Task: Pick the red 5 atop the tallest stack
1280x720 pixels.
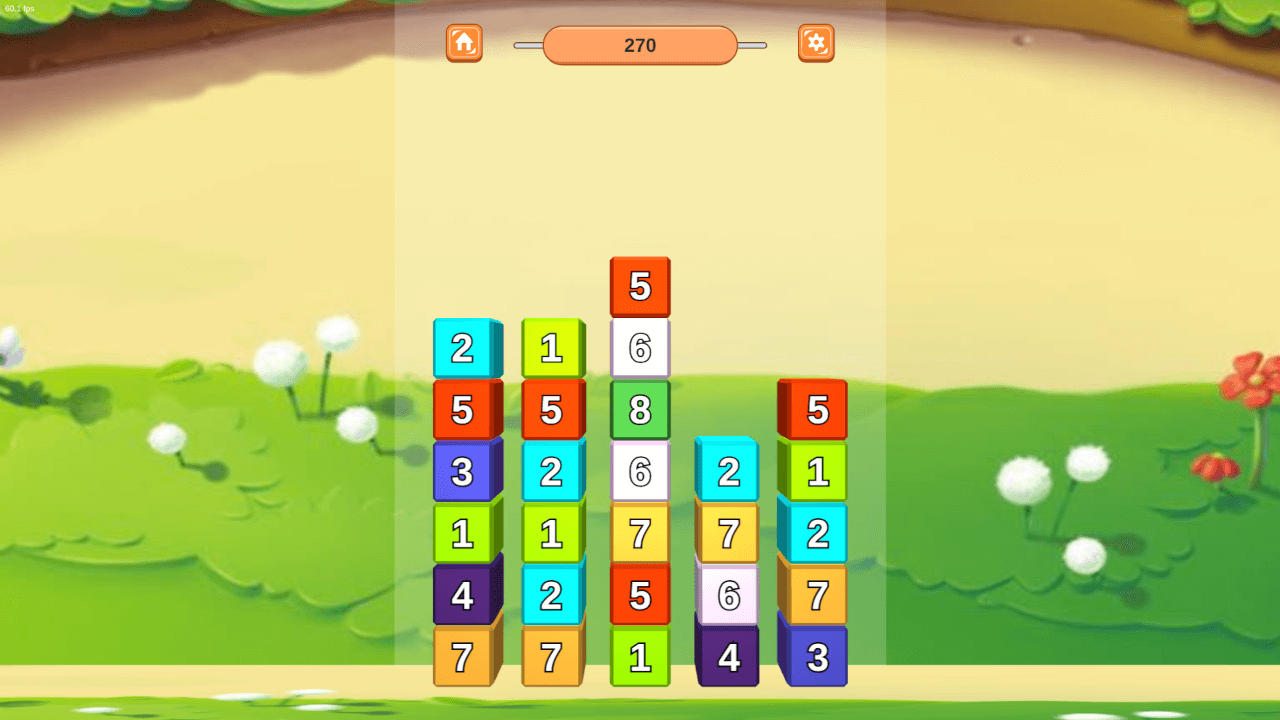Action: click(x=640, y=287)
